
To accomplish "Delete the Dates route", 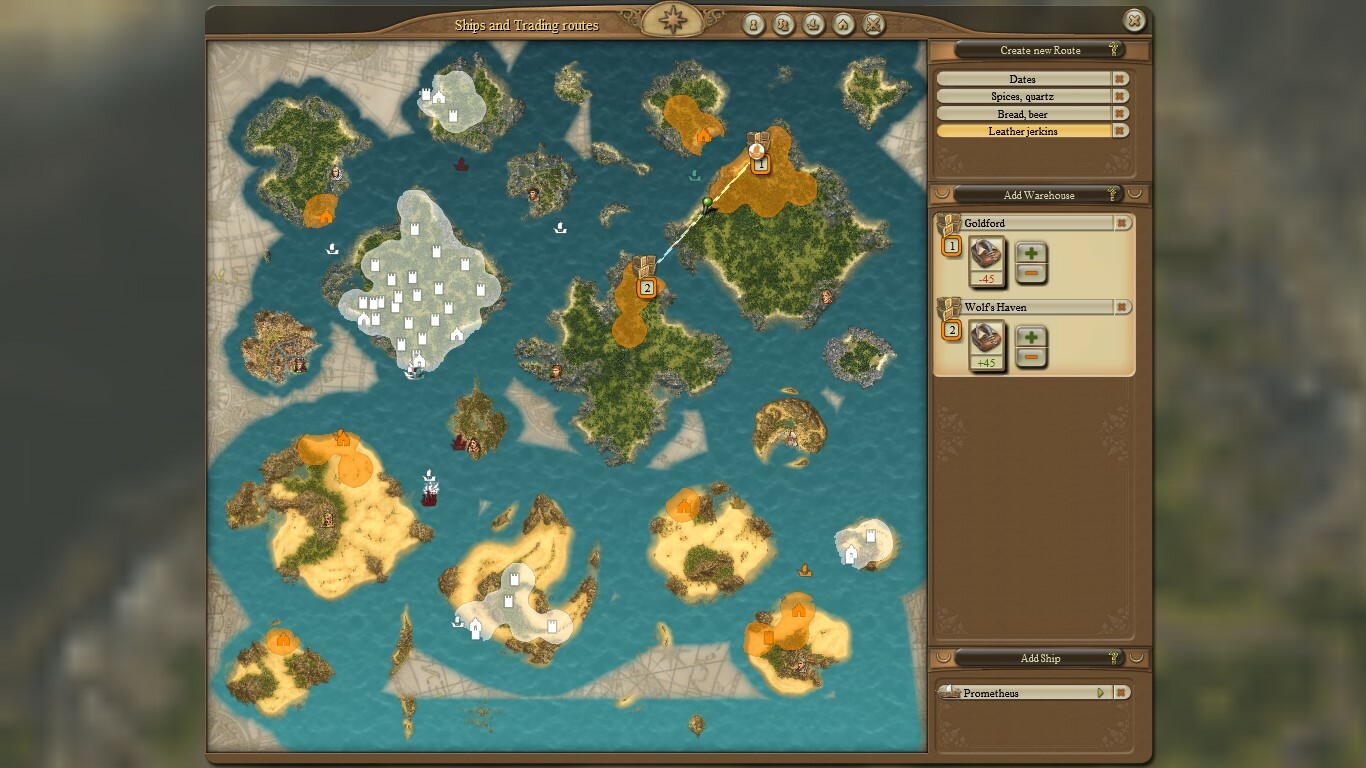I will click(x=1121, y=79).
